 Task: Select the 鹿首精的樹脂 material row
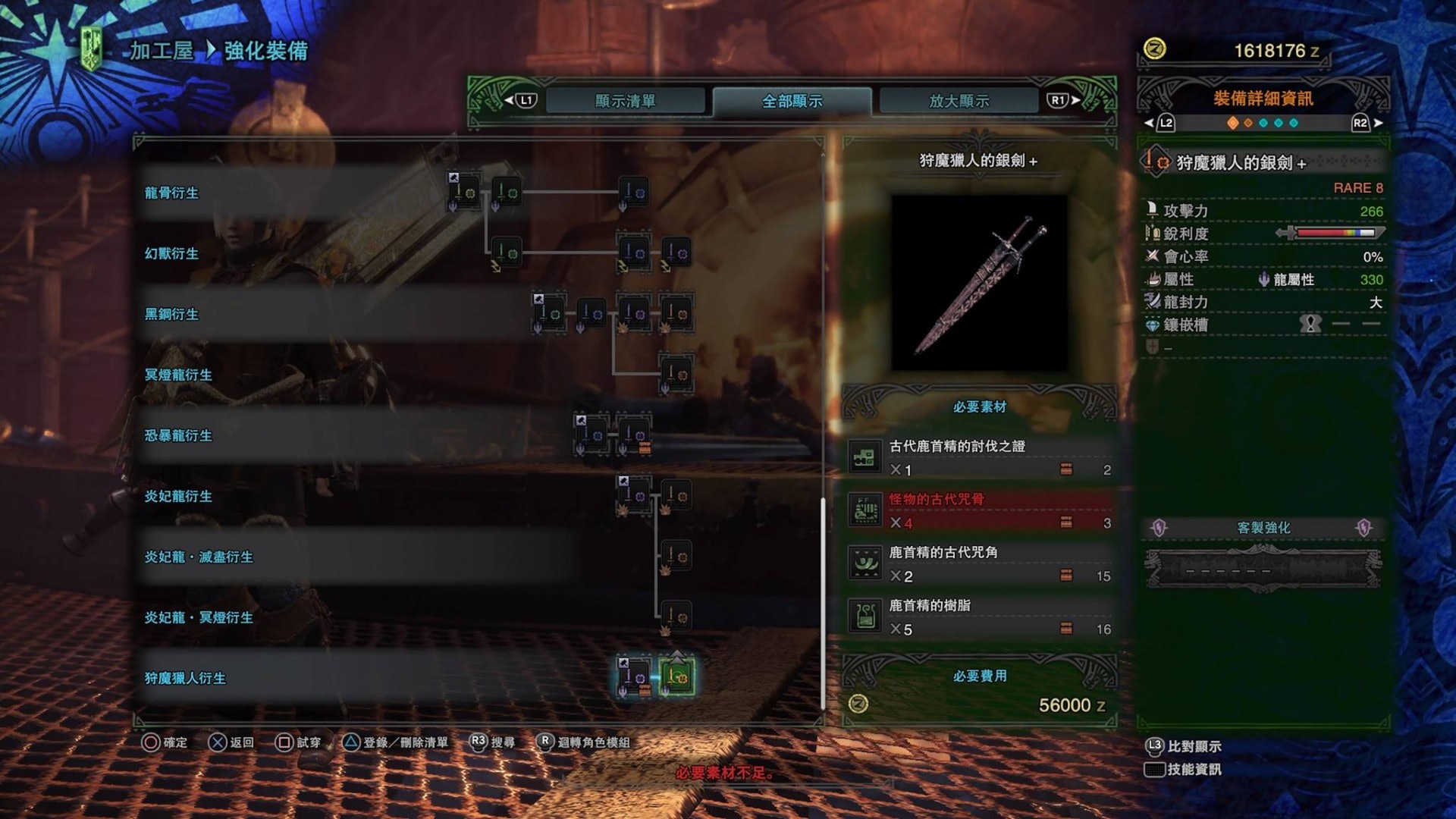980,617
